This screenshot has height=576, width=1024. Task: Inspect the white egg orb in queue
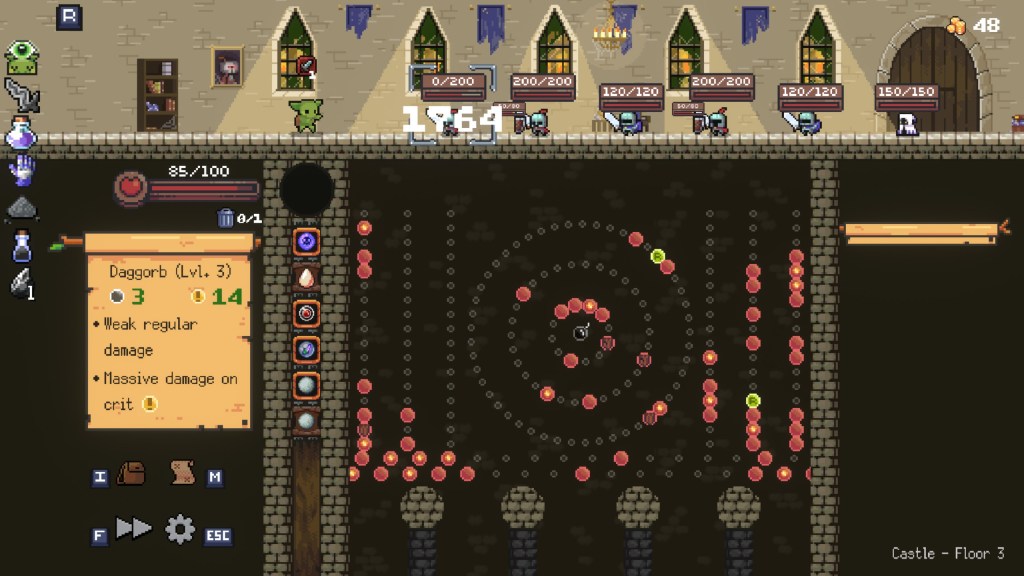point(306,277)
